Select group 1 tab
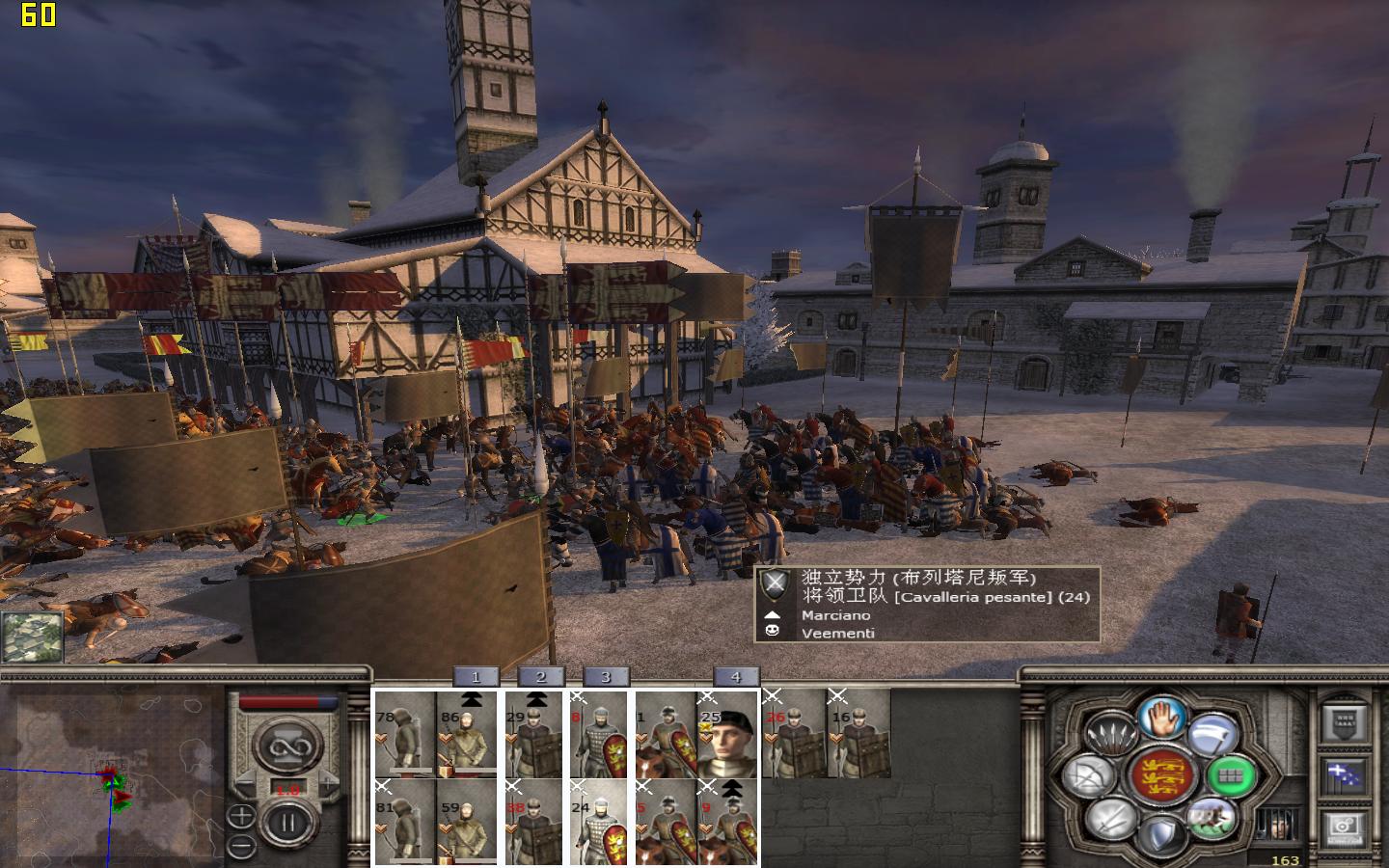This screenshot has width=1389, height=868. pyautogui.click(x=475, y=677)
